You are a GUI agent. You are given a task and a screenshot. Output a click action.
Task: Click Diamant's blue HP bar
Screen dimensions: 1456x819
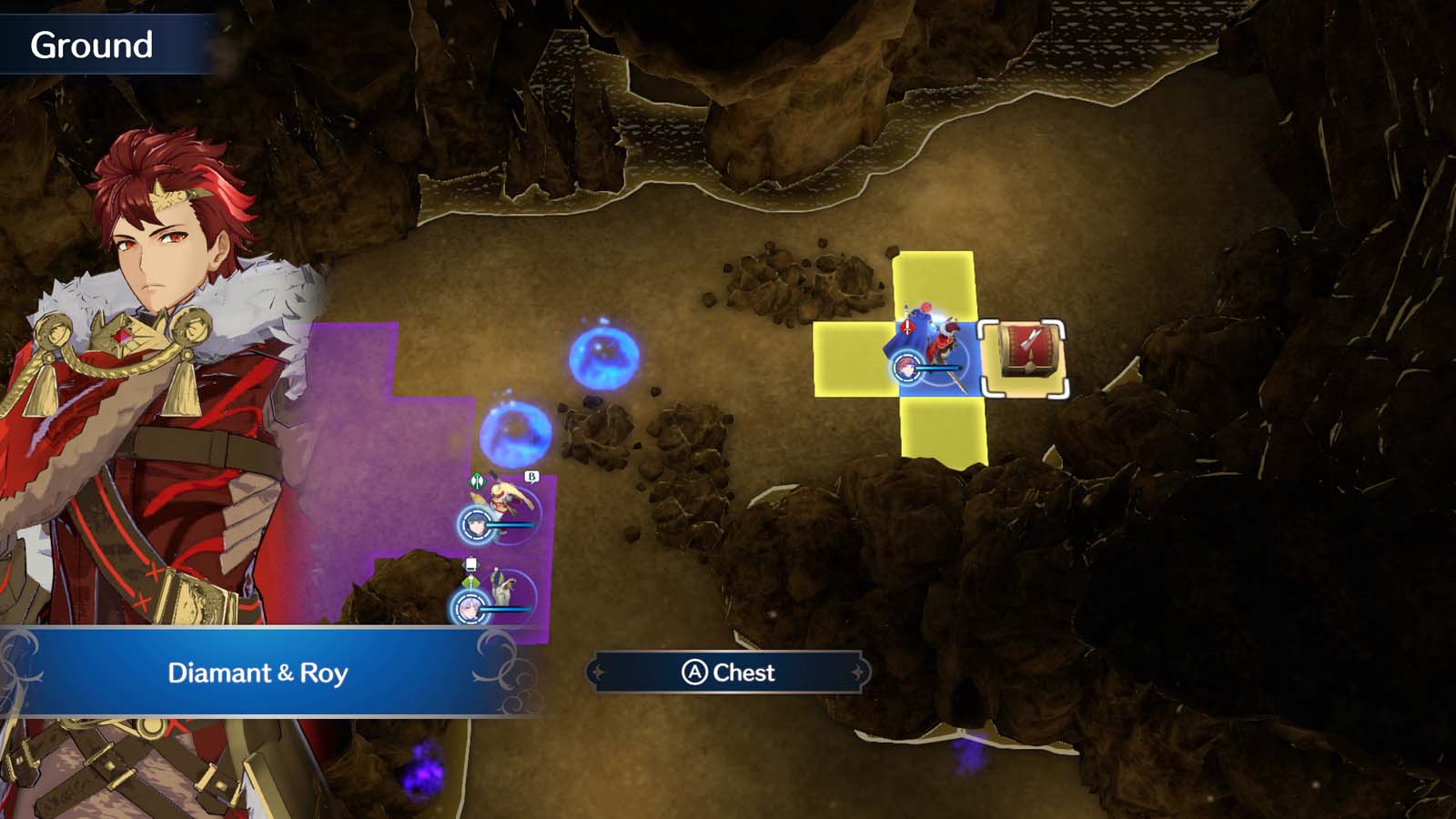coord(938,368)
